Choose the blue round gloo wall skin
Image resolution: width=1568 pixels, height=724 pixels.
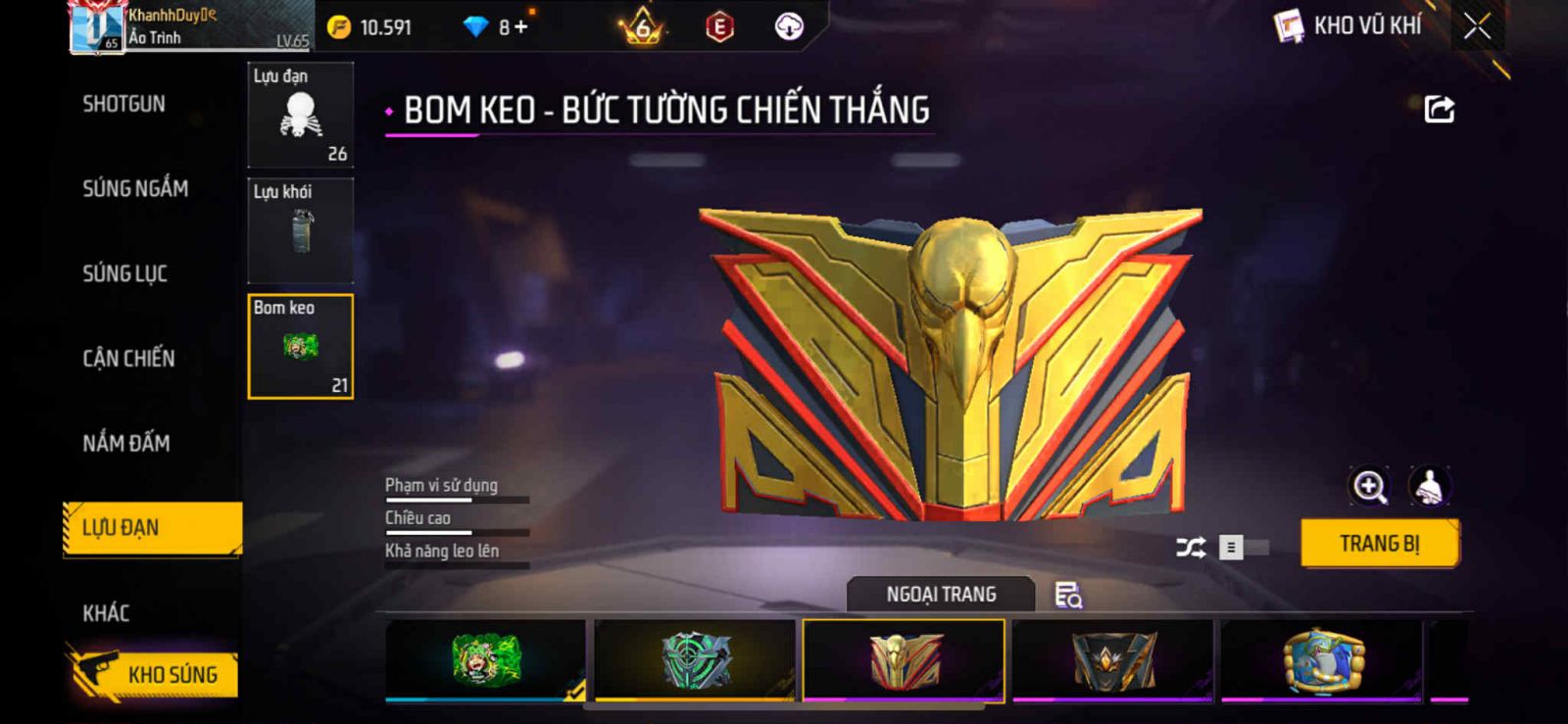point(1322,659)
